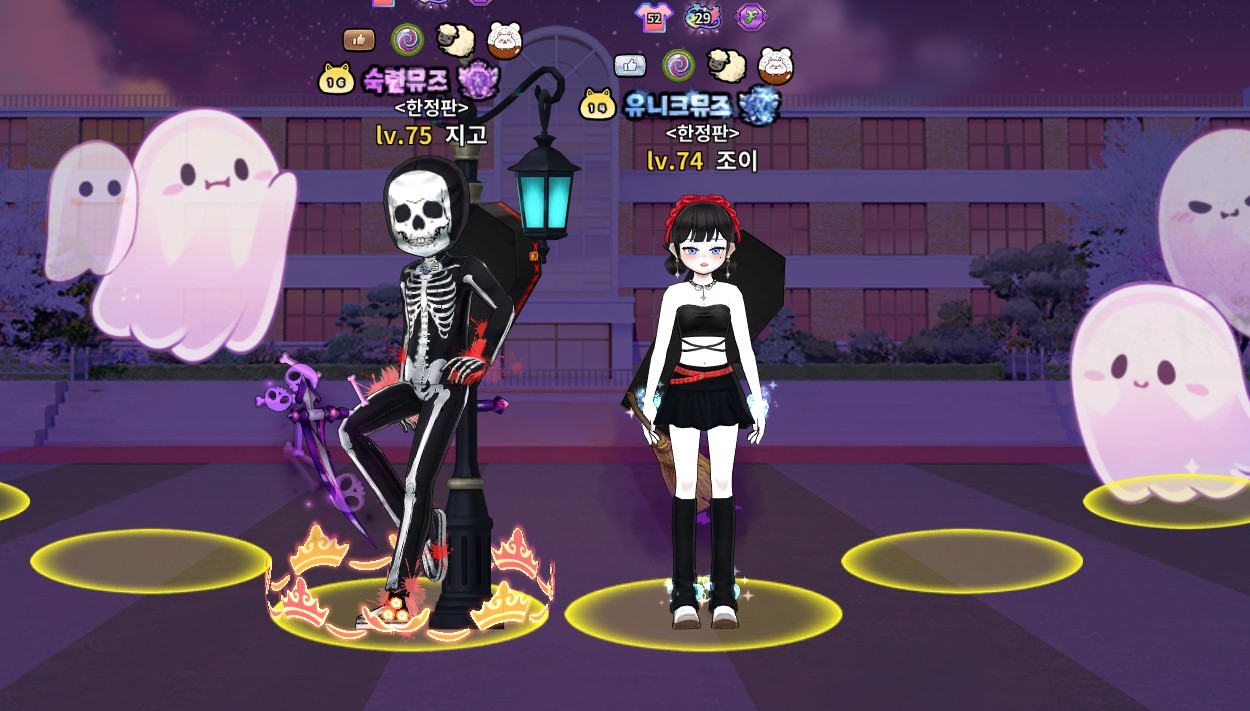Give a thumbs-up like to player 지고
This screenshot has width=1250, height=711.
359,40
